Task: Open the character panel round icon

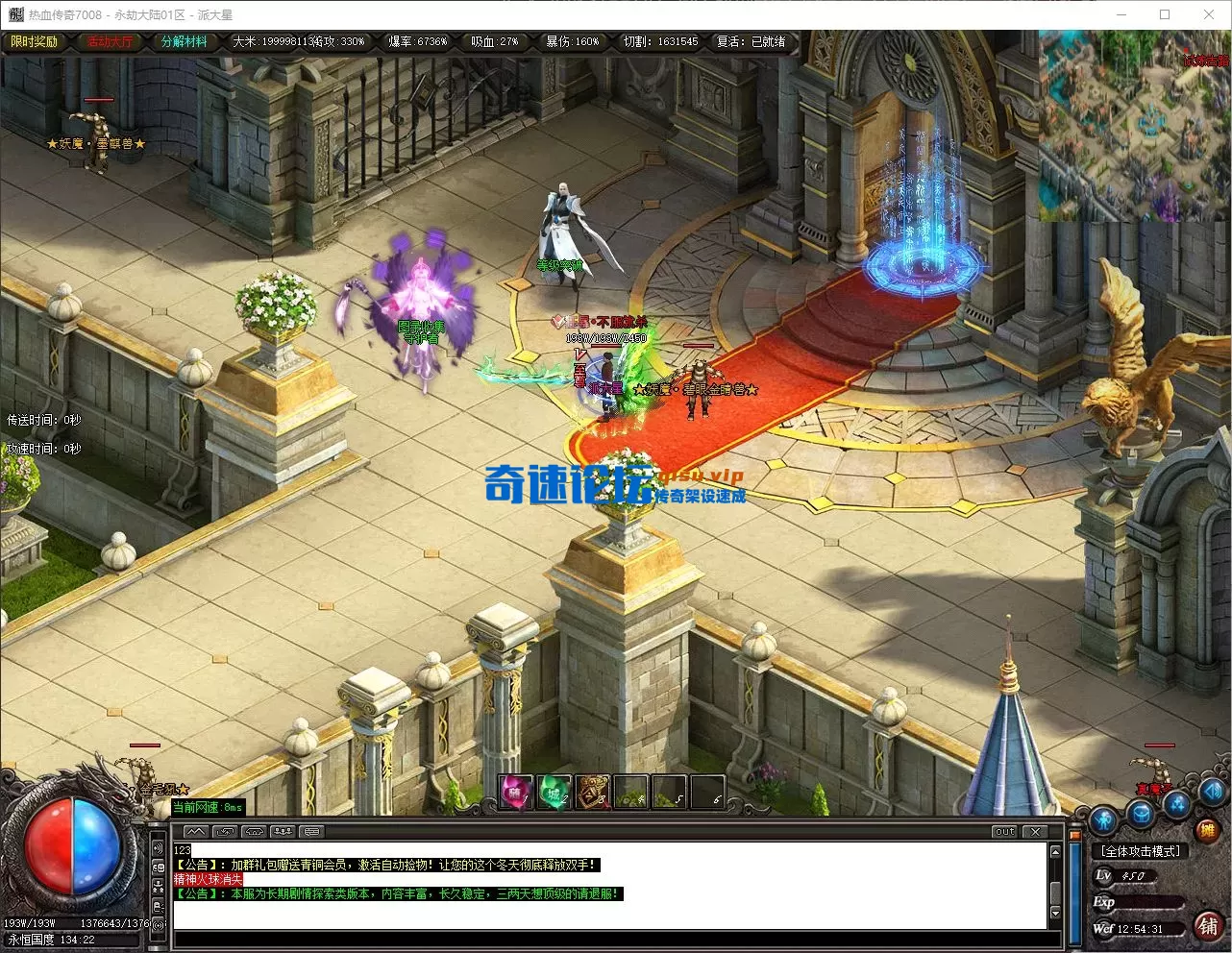Action: (1103, 819)
